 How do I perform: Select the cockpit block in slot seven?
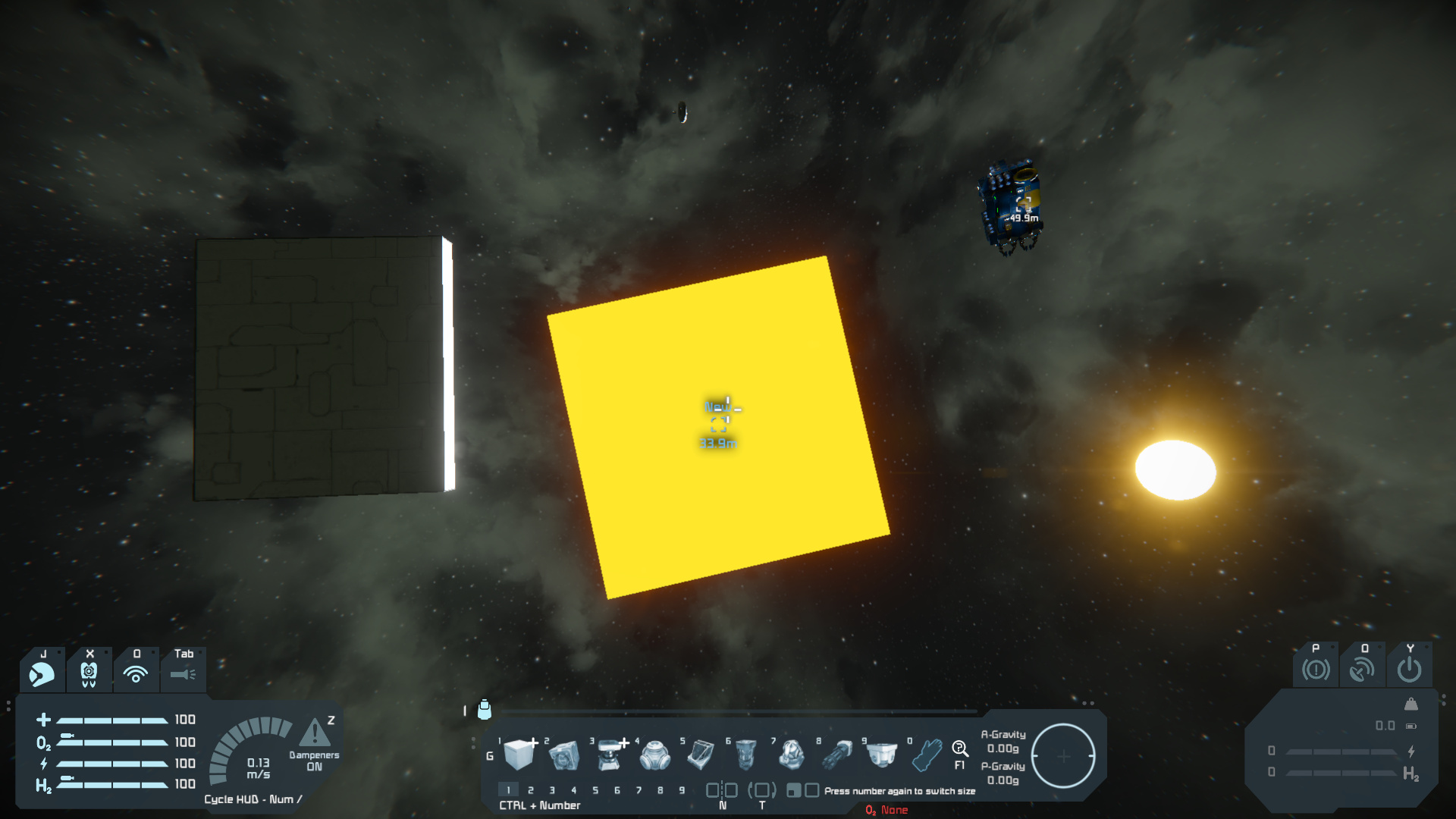coord(791,754)
